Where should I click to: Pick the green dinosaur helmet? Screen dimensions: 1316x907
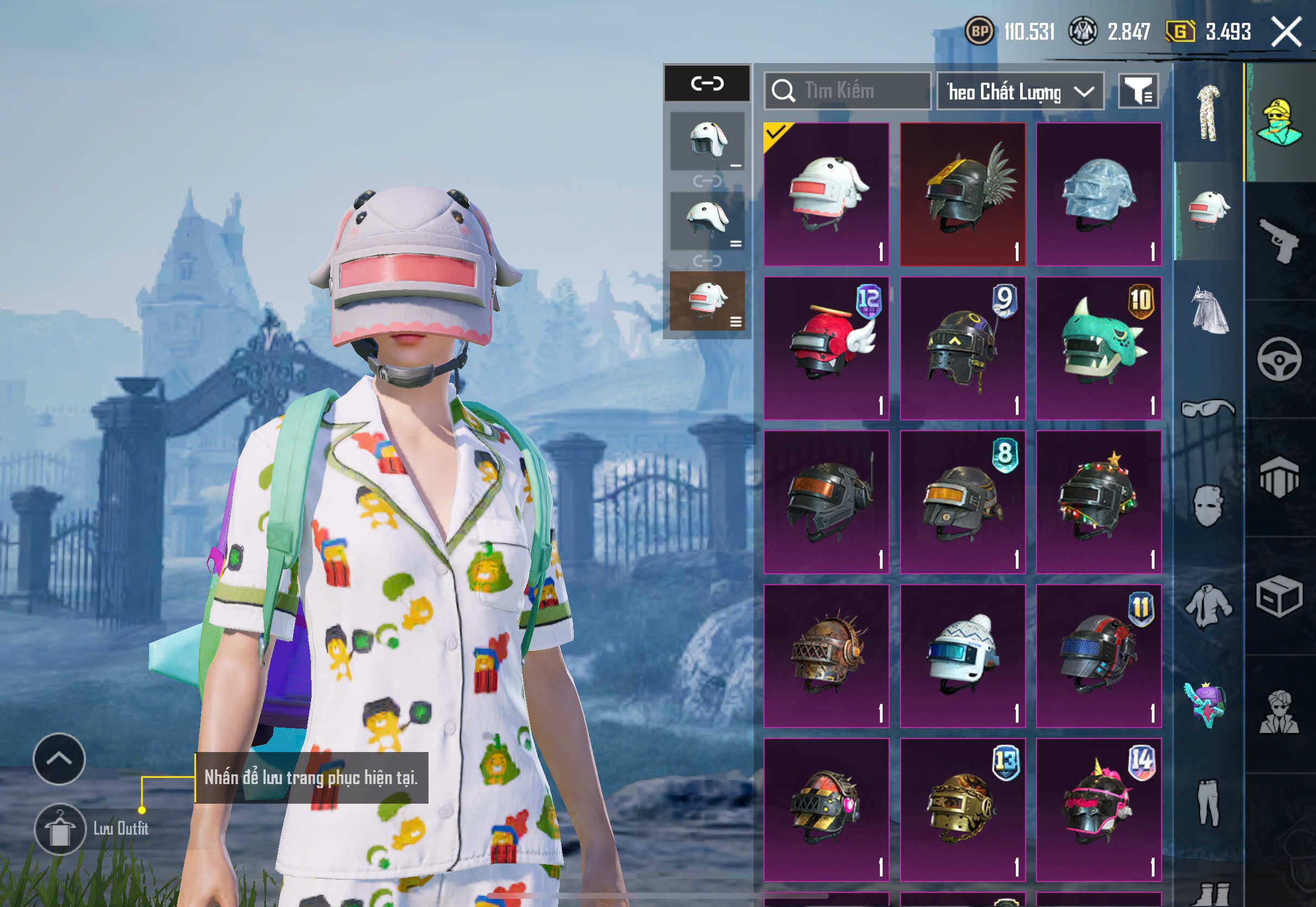[1098, 348]
